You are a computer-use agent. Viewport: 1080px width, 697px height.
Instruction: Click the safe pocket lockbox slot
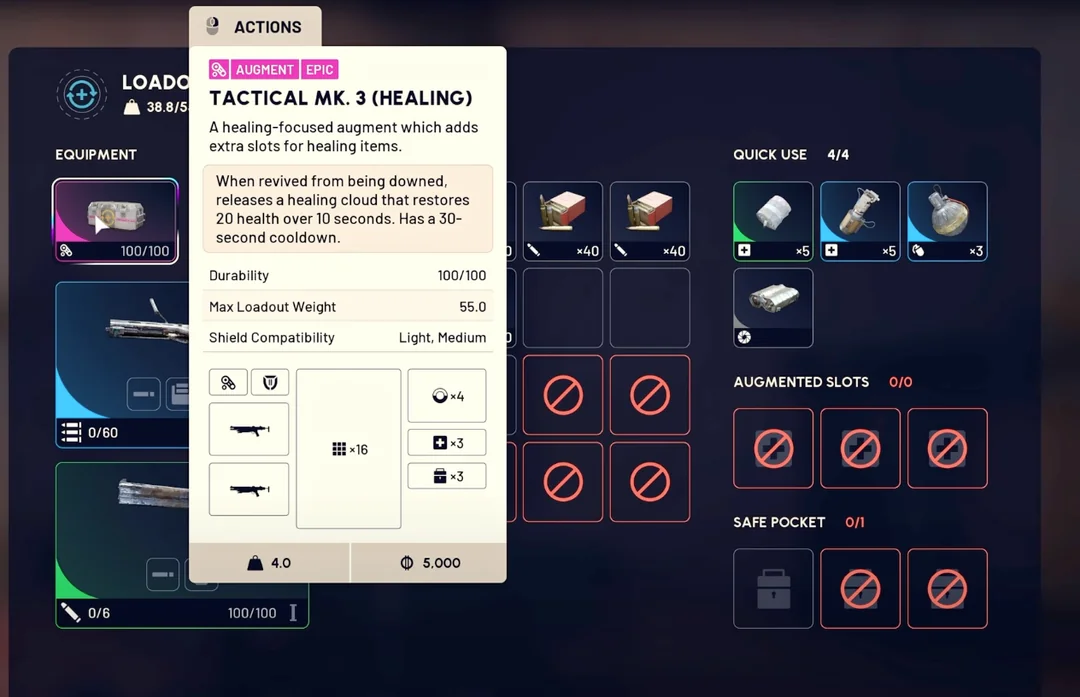773,588
